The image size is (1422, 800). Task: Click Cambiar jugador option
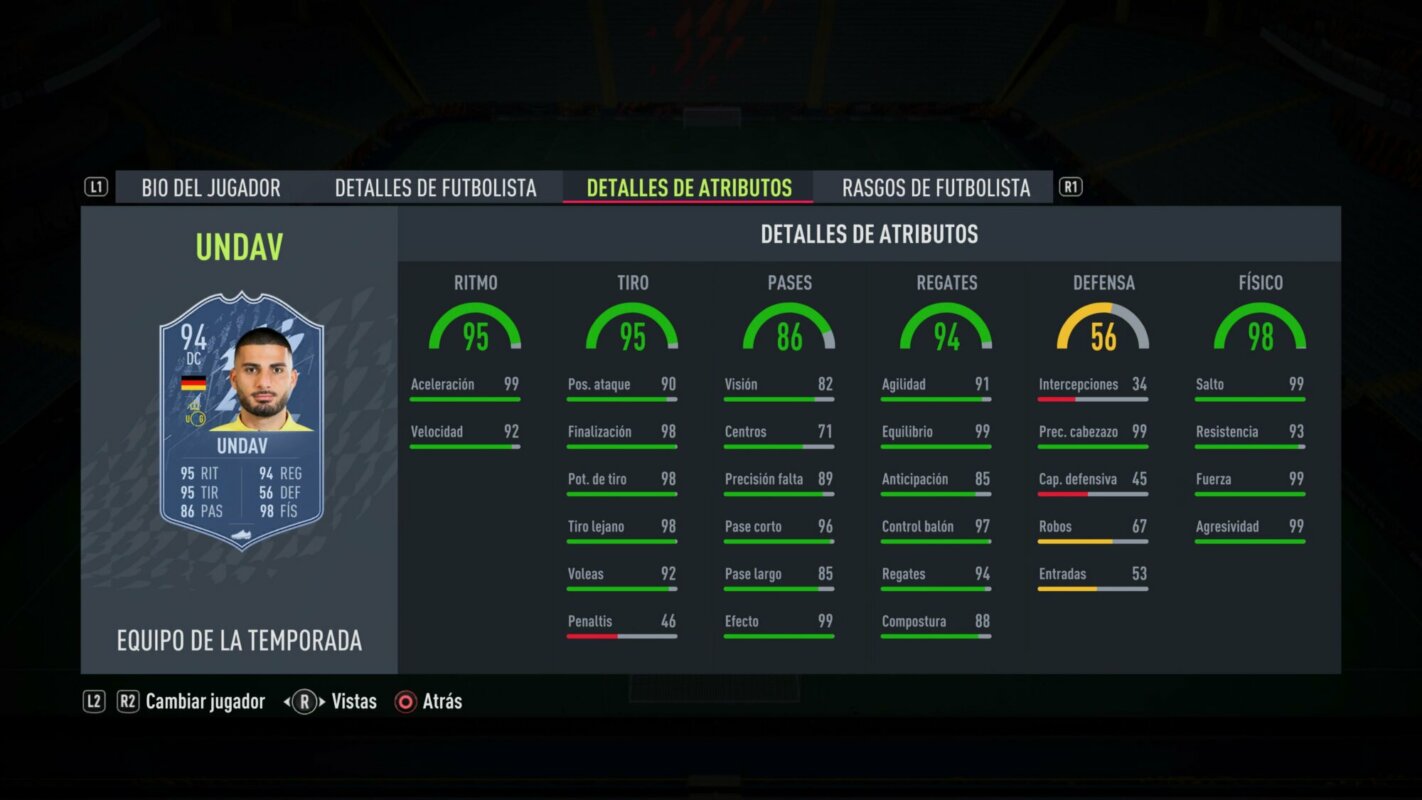pos(205,701)
